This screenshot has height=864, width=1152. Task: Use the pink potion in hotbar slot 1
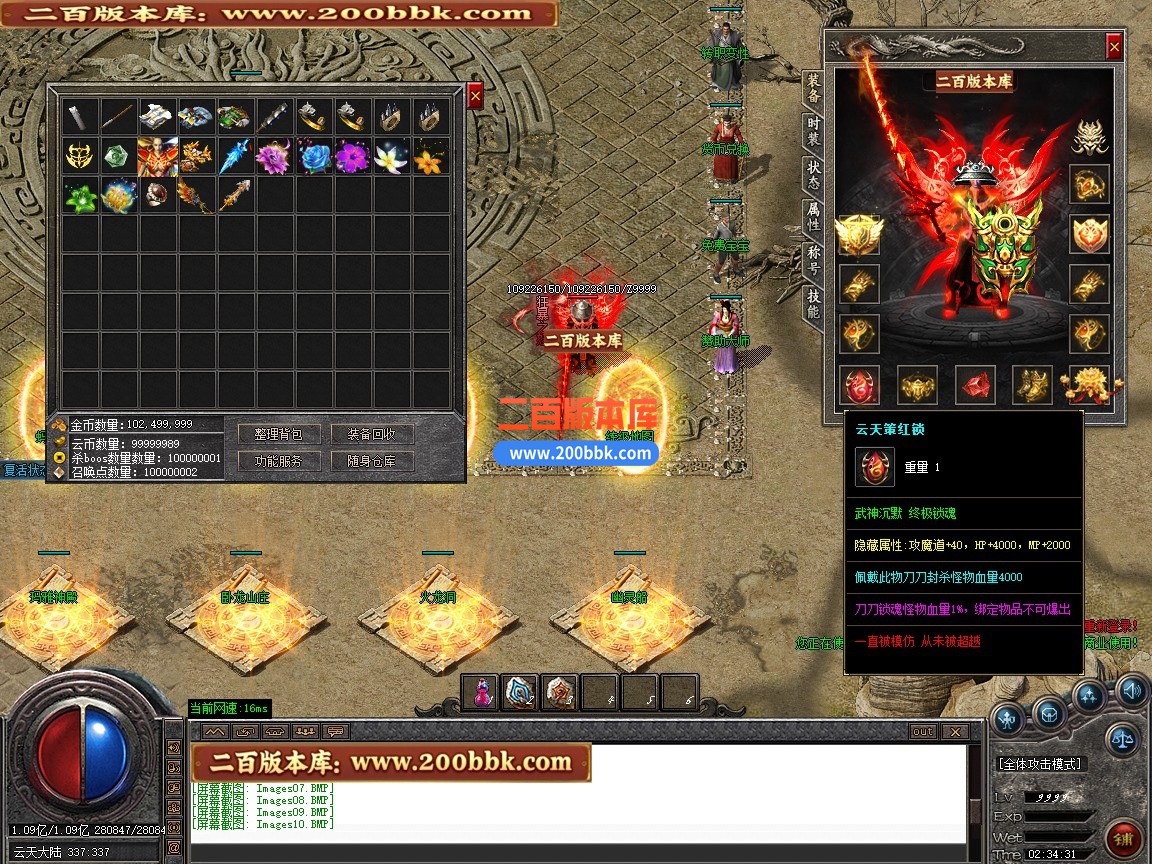[481, 693]
